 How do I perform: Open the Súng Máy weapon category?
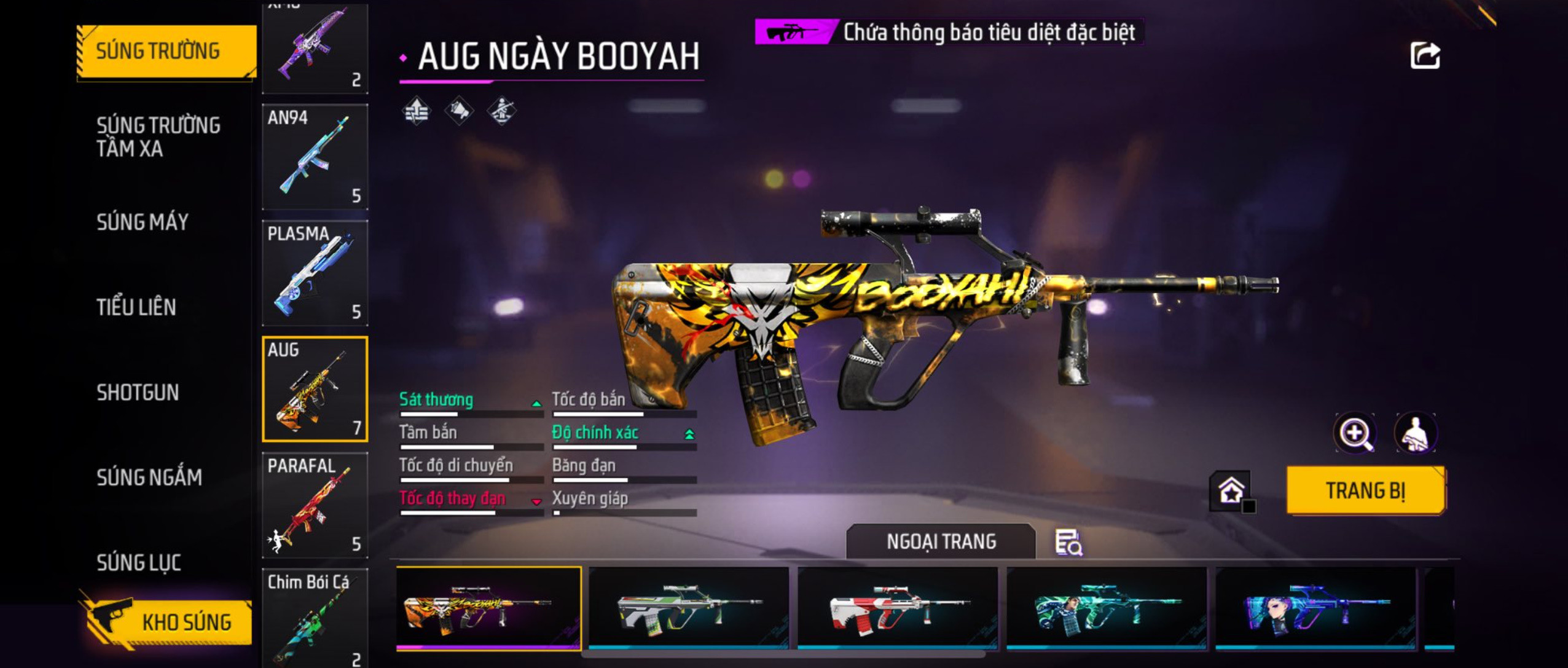tap(143, 222)
